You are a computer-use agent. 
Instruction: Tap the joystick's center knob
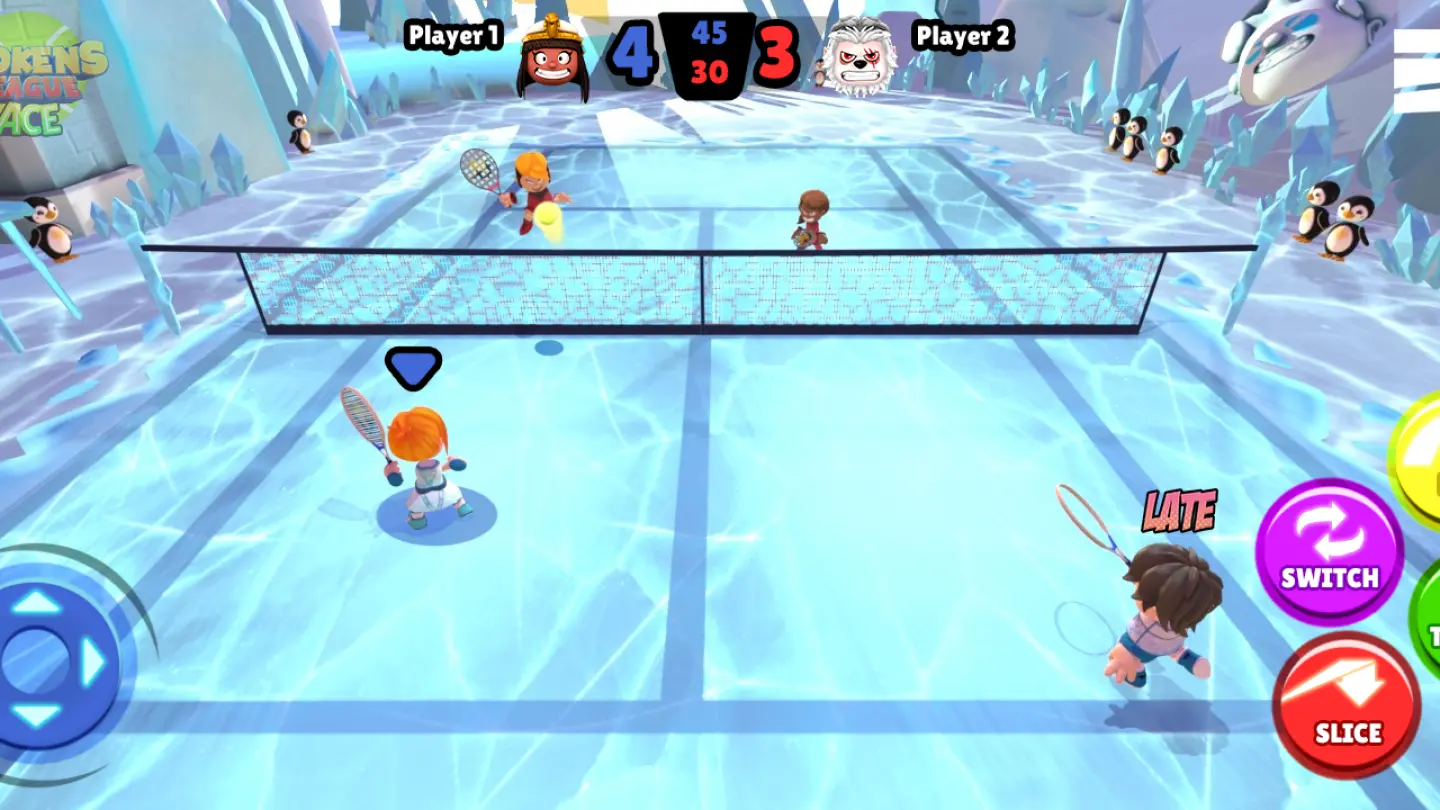(x=34, y=660)
